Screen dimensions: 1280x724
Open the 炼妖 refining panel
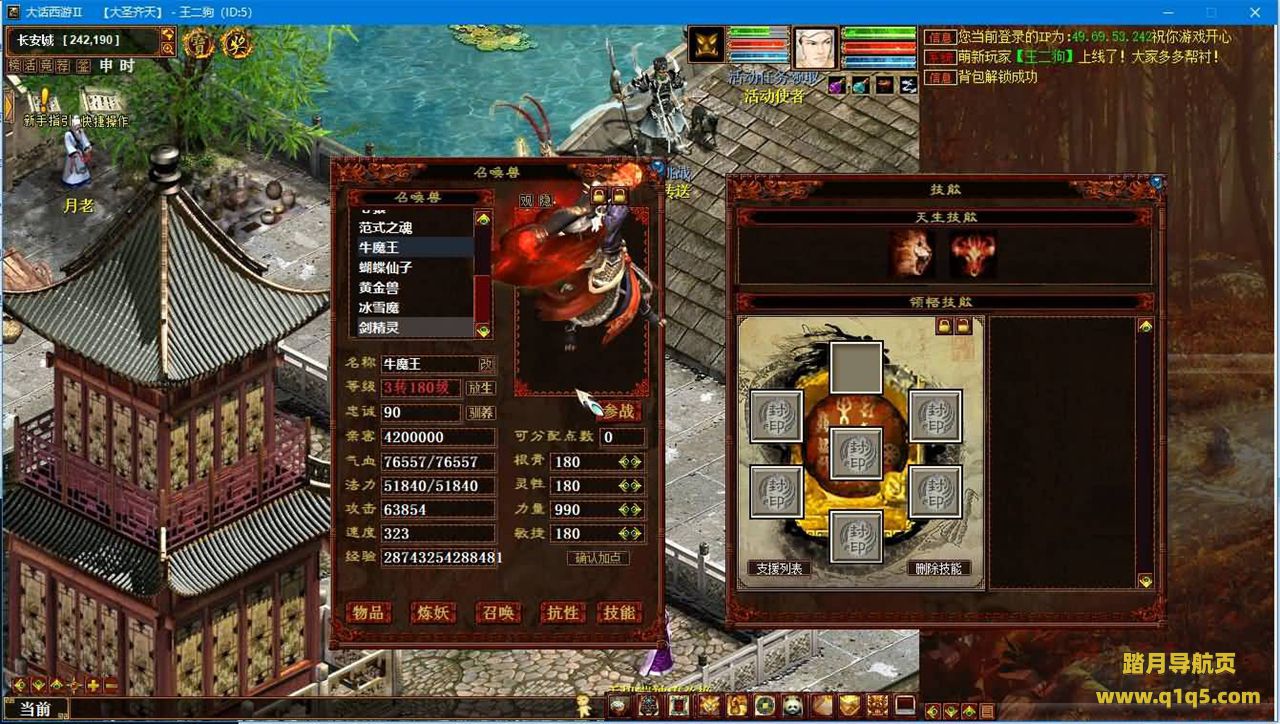point(432,612)
